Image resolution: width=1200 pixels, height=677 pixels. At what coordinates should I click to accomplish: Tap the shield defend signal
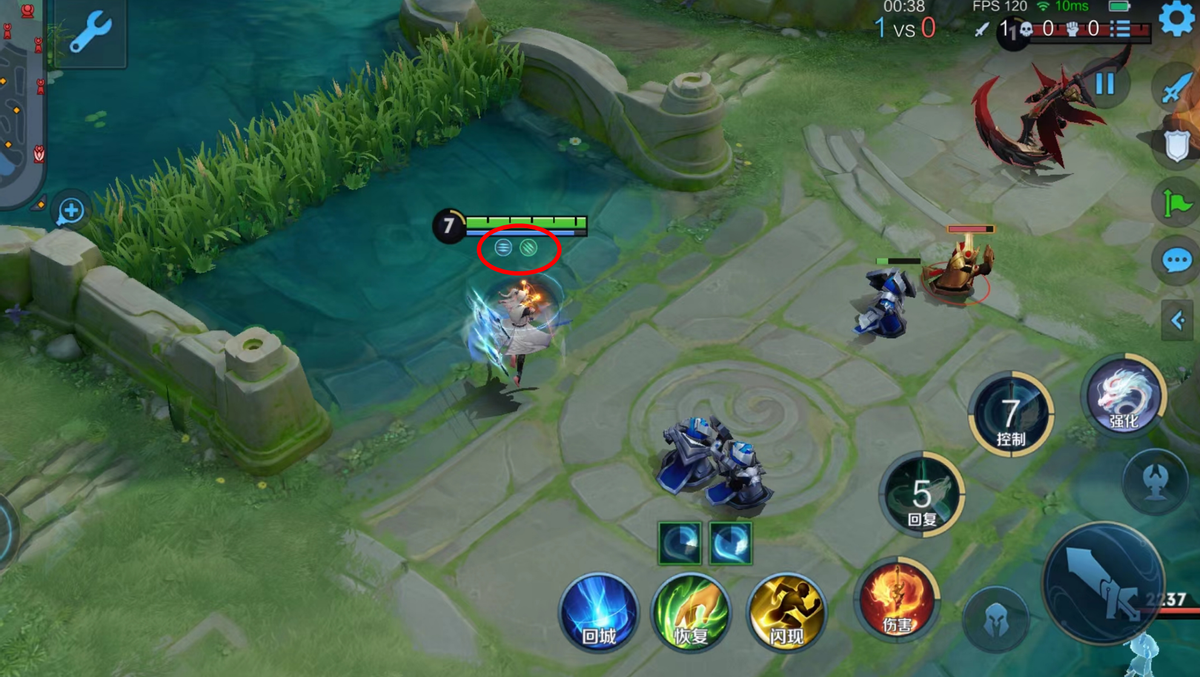click(1176, 145)
